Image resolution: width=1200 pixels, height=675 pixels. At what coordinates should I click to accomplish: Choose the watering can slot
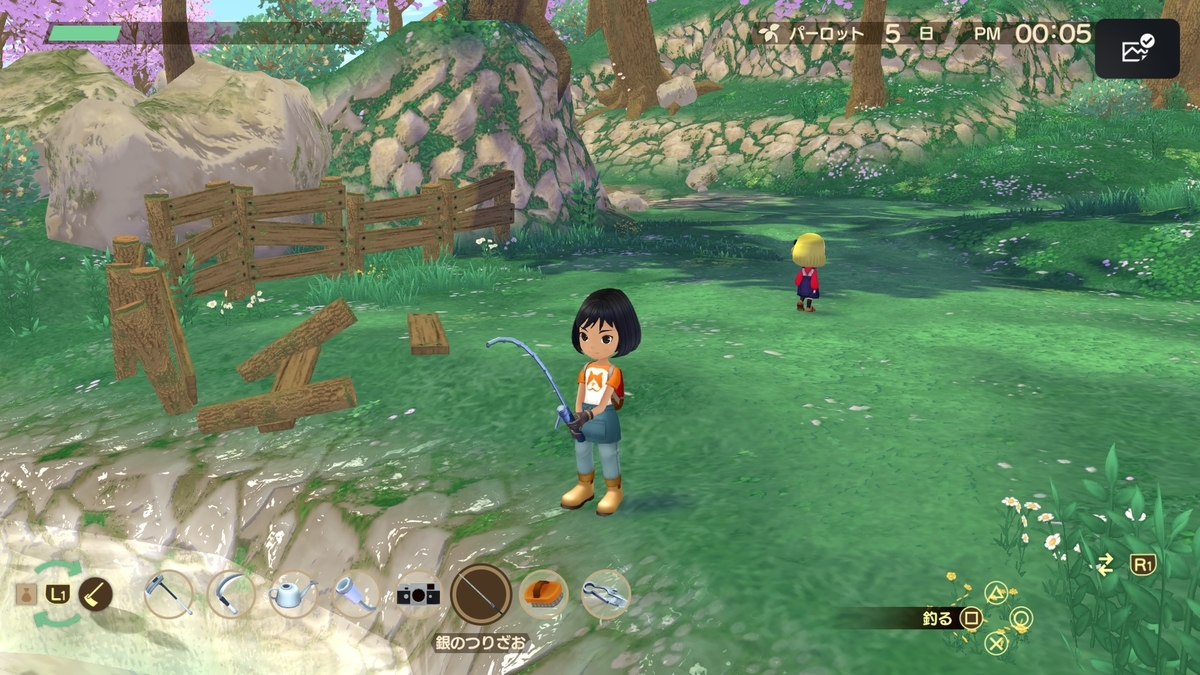click(292, 594)
